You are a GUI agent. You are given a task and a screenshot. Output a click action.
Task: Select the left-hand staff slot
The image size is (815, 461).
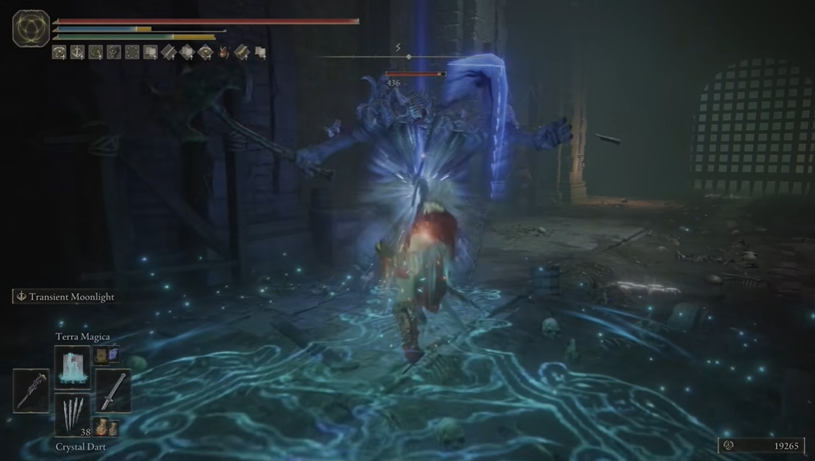pos(31,389)
